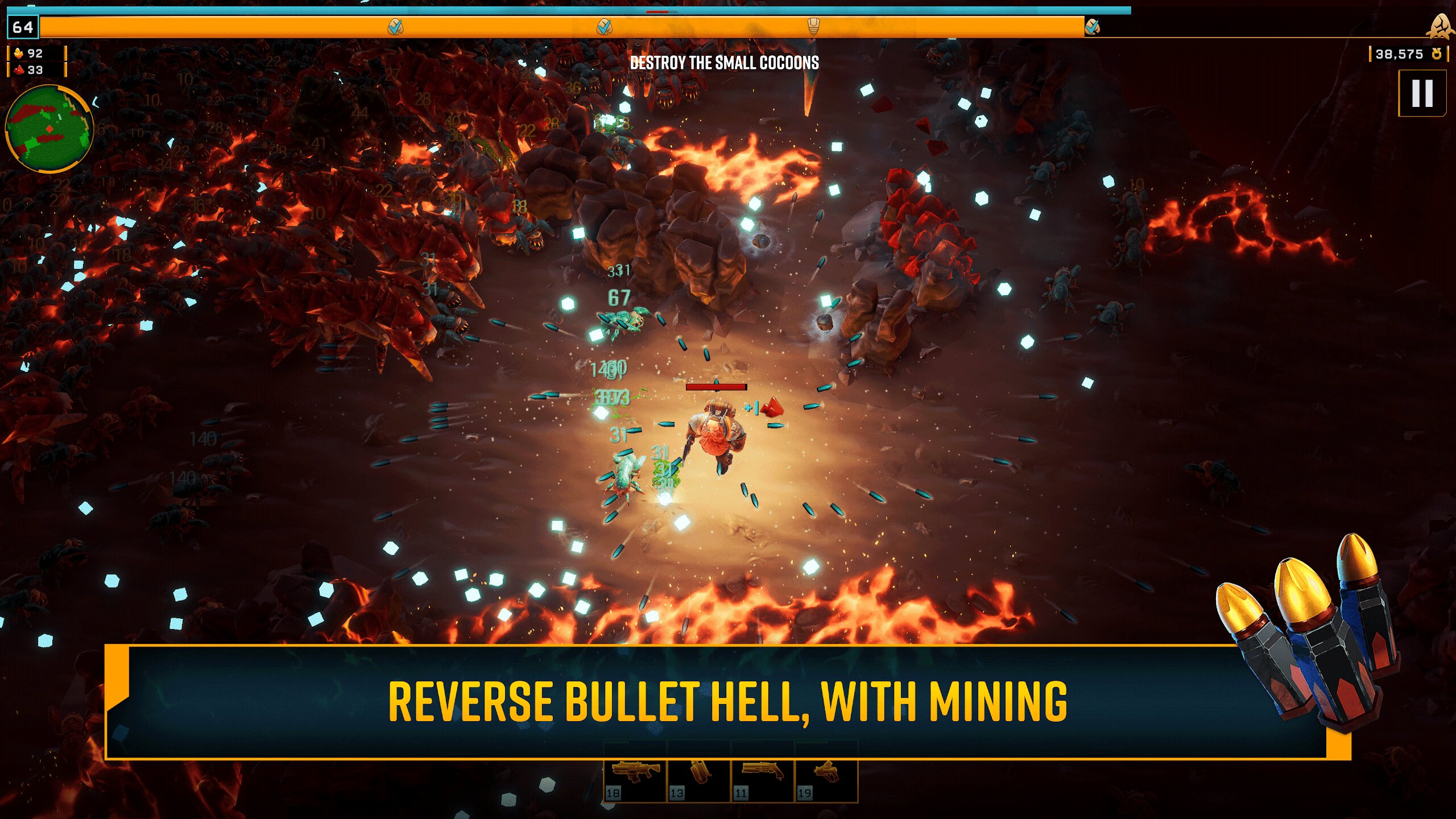Pause the game with the pause button

click(1422, 93)
